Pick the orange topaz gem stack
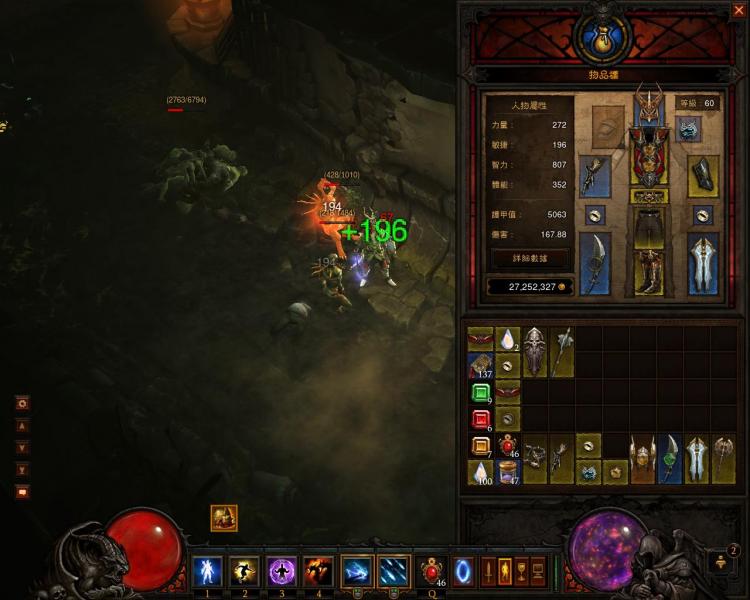 [x=481, y=446]
